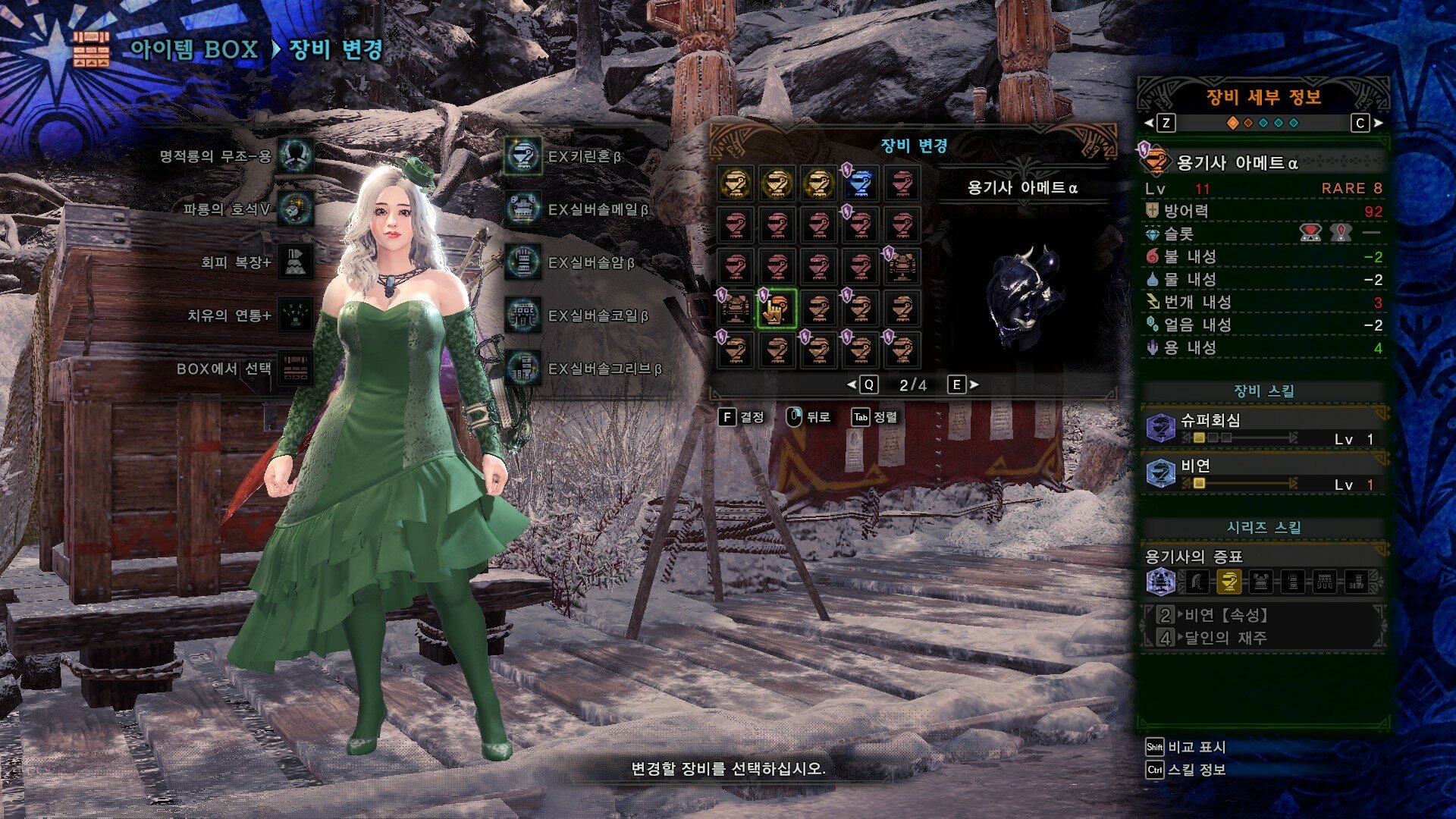The image size is (1456, 819).
Task: Open 스킬 정보 skill info
Action: pos(1186,770)
